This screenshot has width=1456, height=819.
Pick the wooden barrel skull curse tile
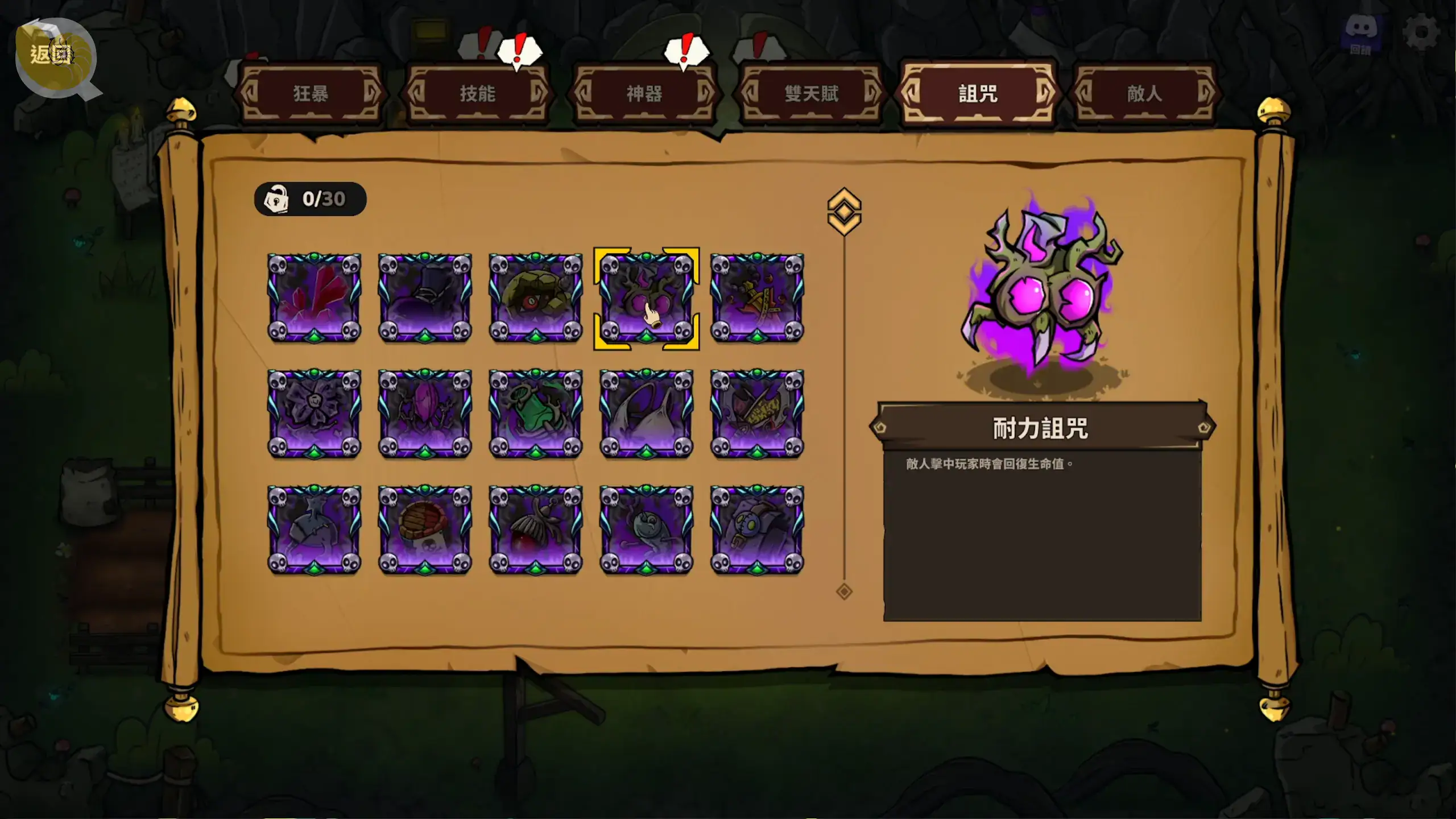tap(425, 530)
